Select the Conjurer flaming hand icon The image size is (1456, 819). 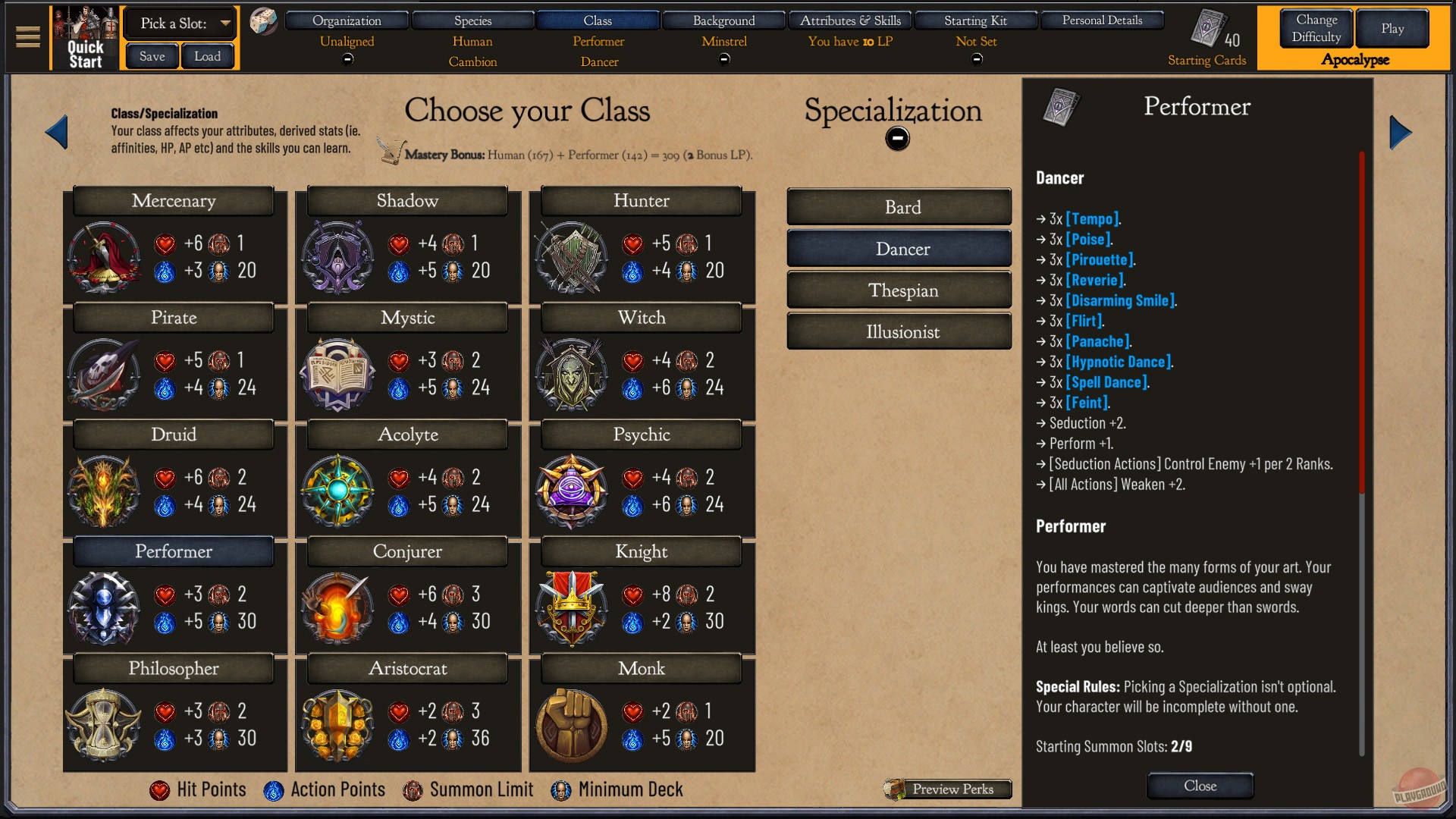point(337,608)
